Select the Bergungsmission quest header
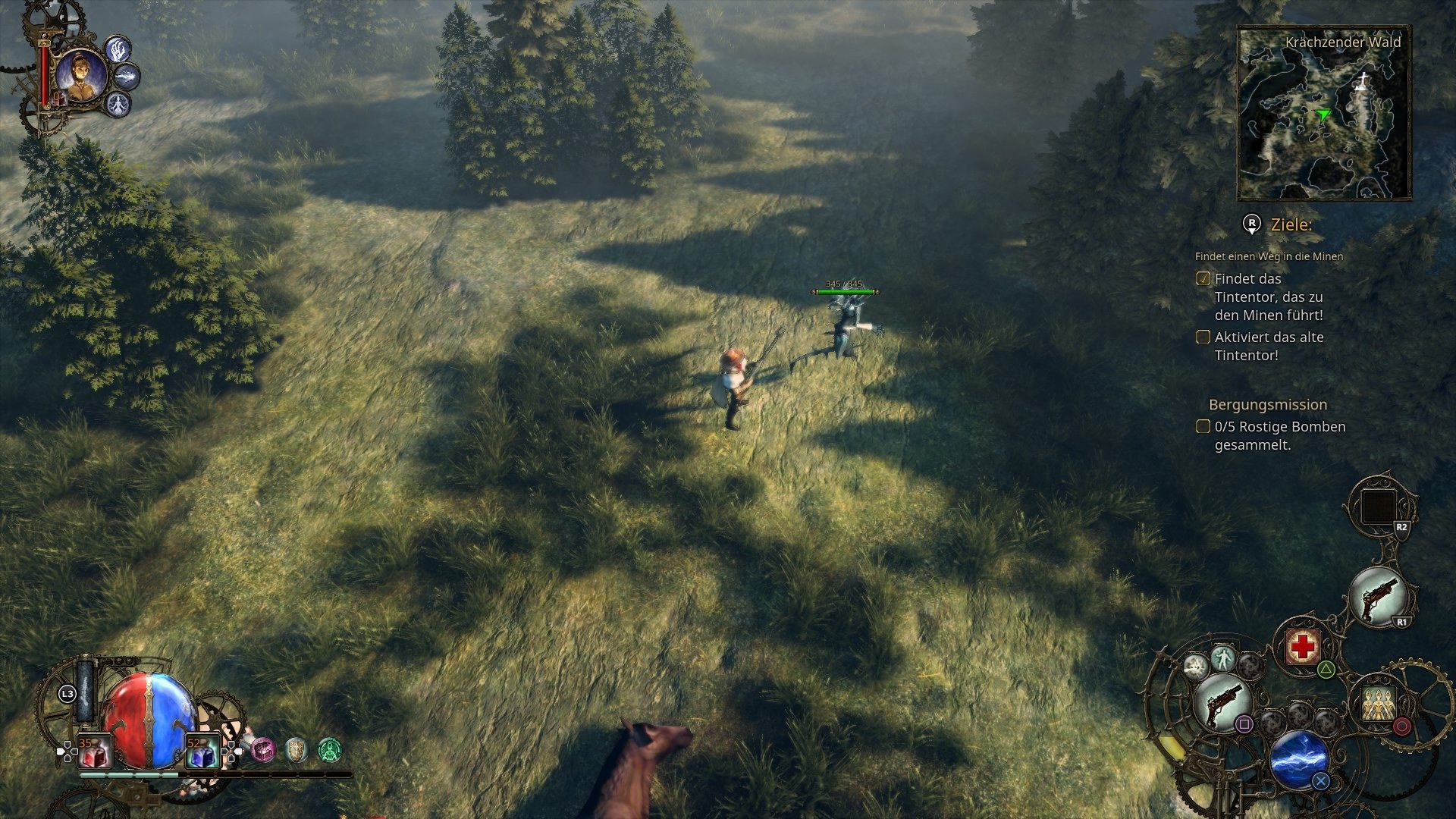The width and height of the screenshot is (1456, 819). pos(1267,405)
